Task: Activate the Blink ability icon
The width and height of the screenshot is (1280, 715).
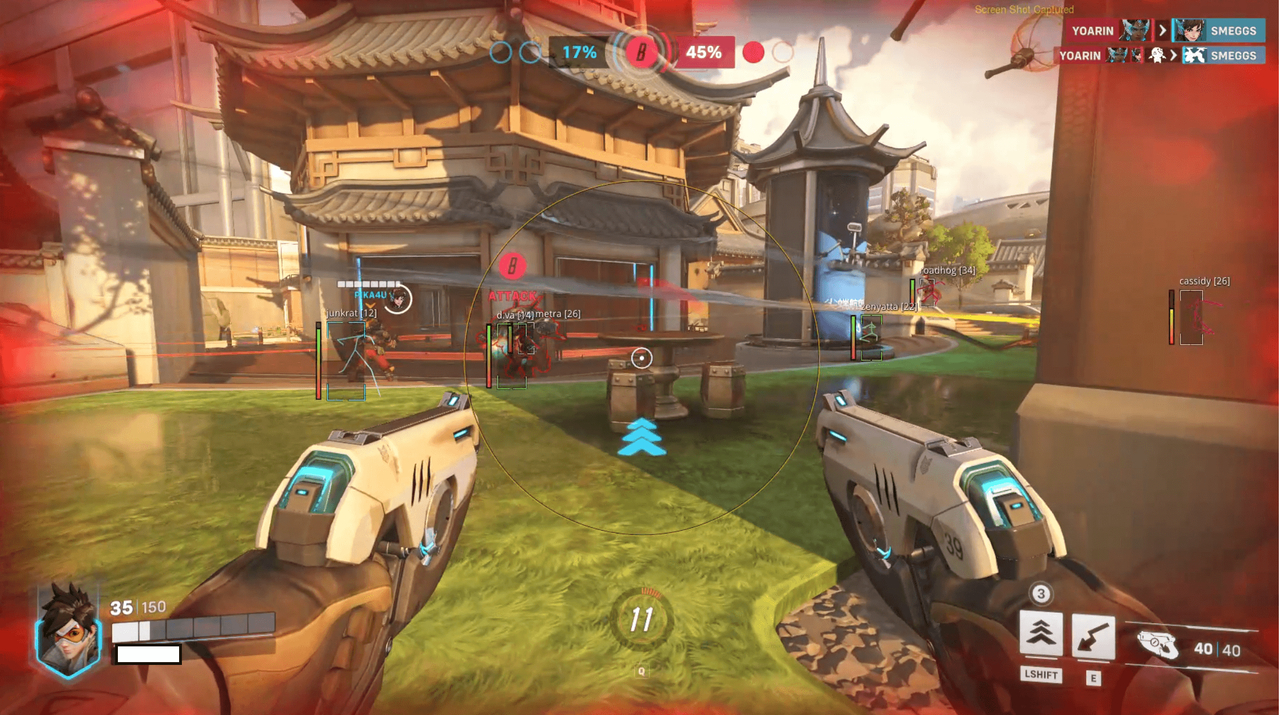Action: (x=1041, y=635)
